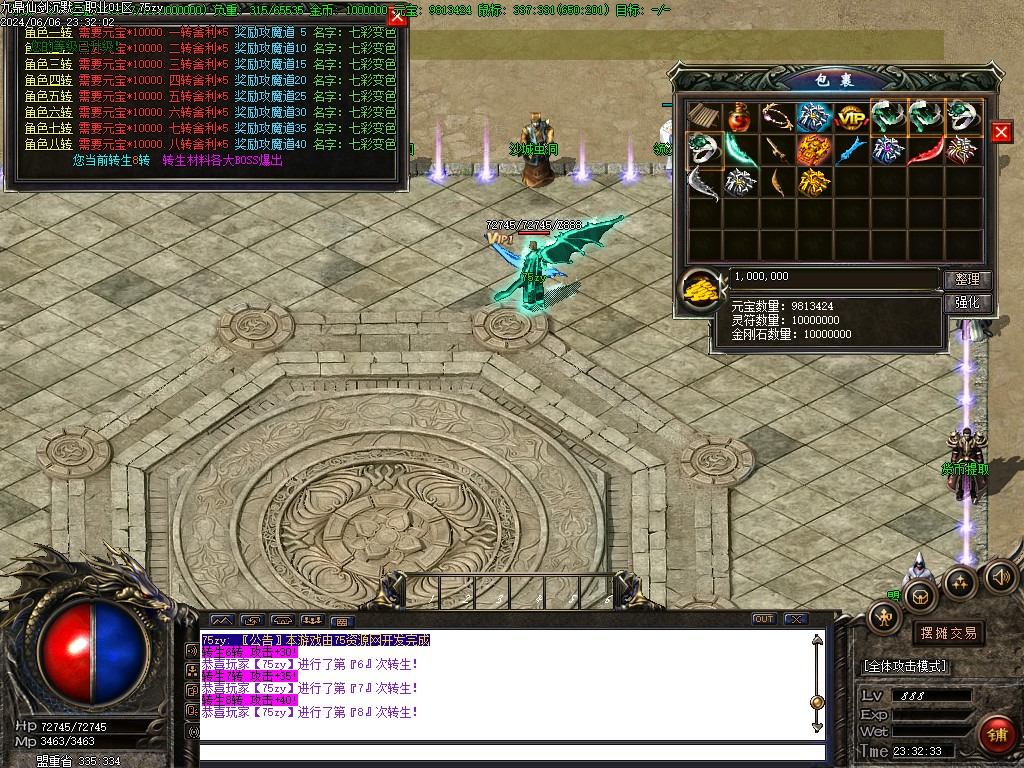Open the 强化 enhance function
Image resolution: width=1024 pixels, height=768 pixels.
(x=967, y=303)
